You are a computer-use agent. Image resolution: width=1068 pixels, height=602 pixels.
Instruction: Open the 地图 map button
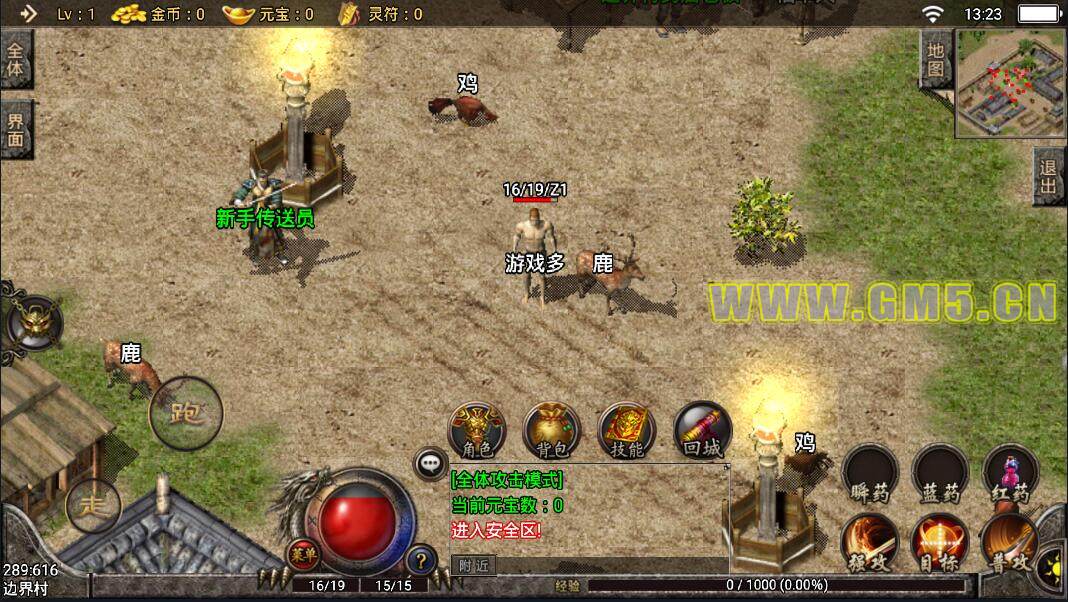(x=935, y=60)
